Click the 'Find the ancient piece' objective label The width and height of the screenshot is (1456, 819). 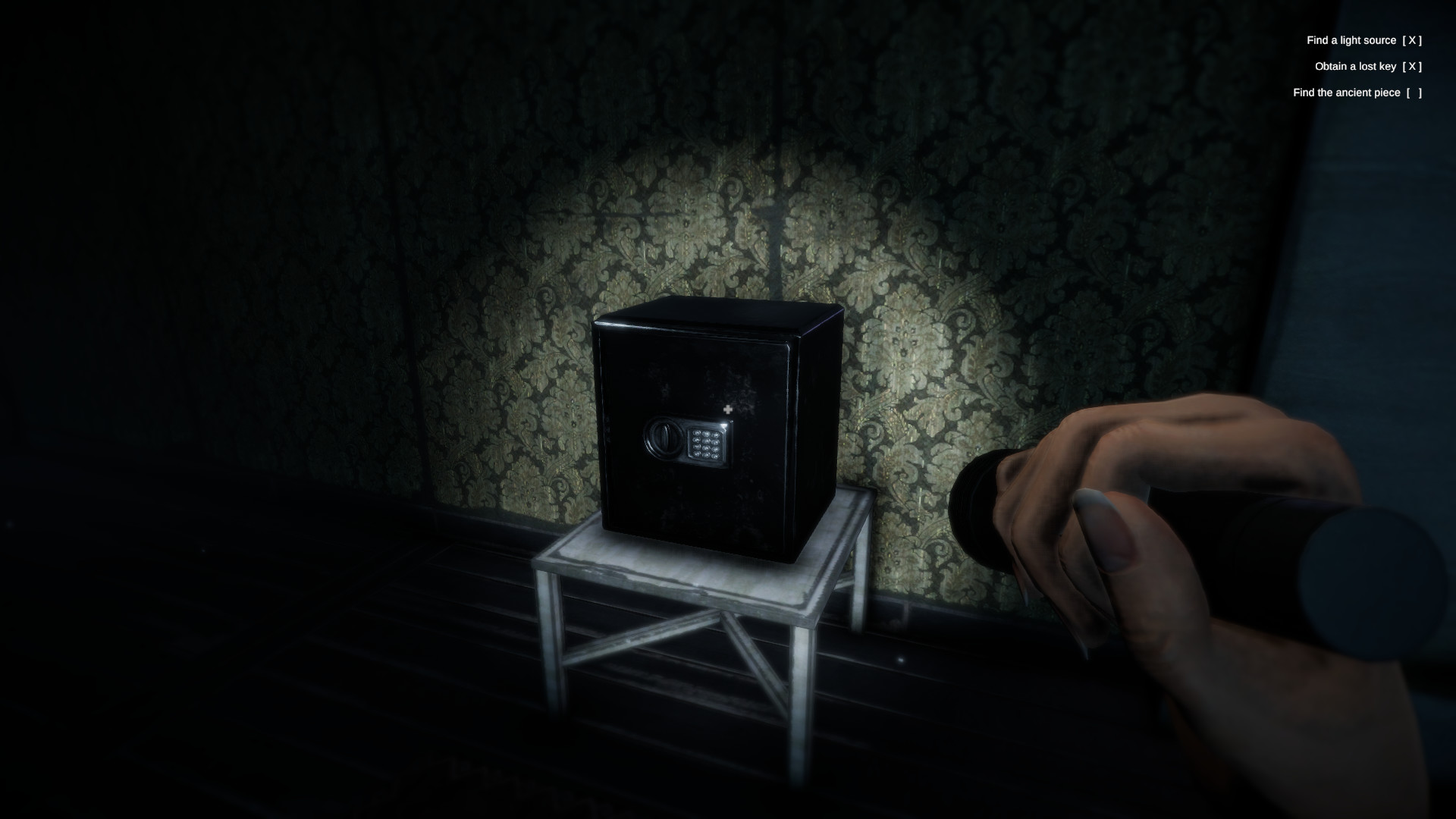pyautogui.click(x=1347, y=92)
